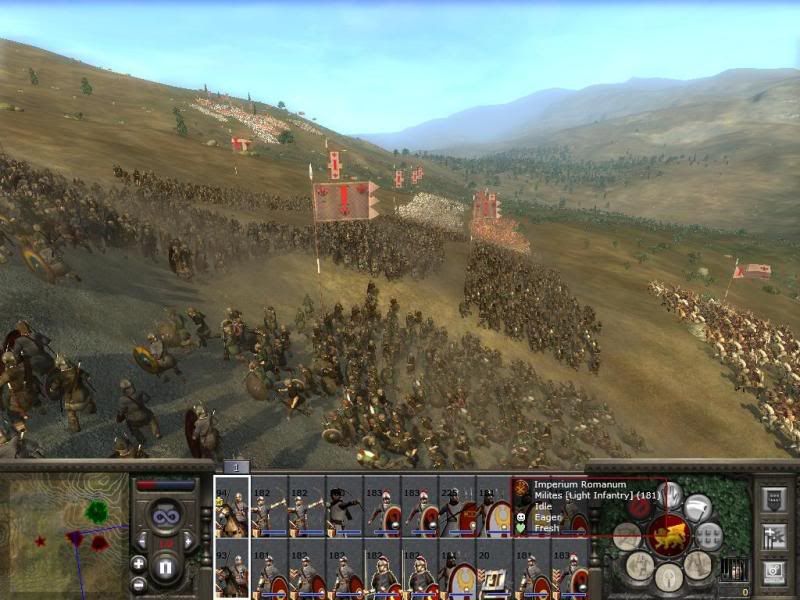The width and height of the screenshot is (800, 600).
Task: Click the bottom button in right side panel
Action: coord(772,572)
